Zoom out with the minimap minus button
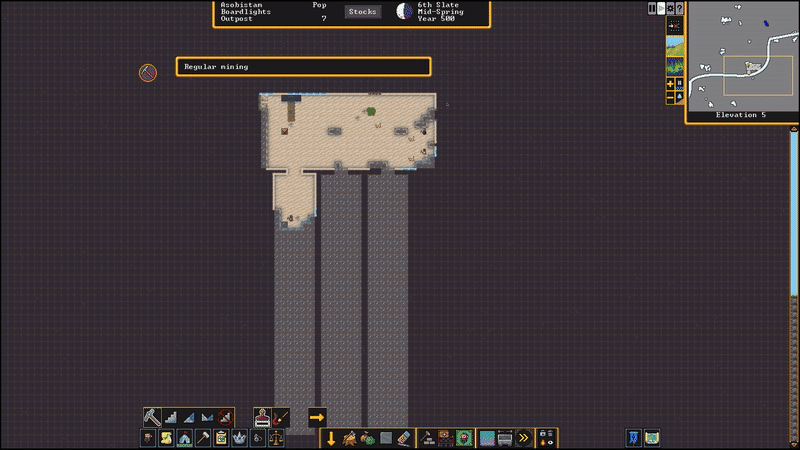The width and height of the screenshot is (800, 450). [670, 97]
